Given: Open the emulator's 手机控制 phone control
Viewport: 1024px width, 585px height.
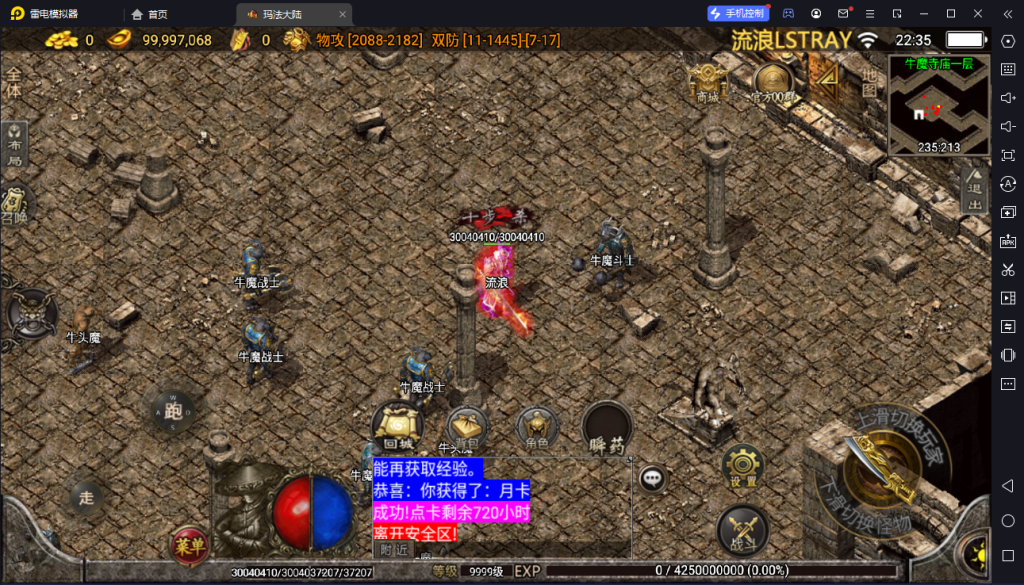Looking at the screenshot, I should [x=738, y=13].
